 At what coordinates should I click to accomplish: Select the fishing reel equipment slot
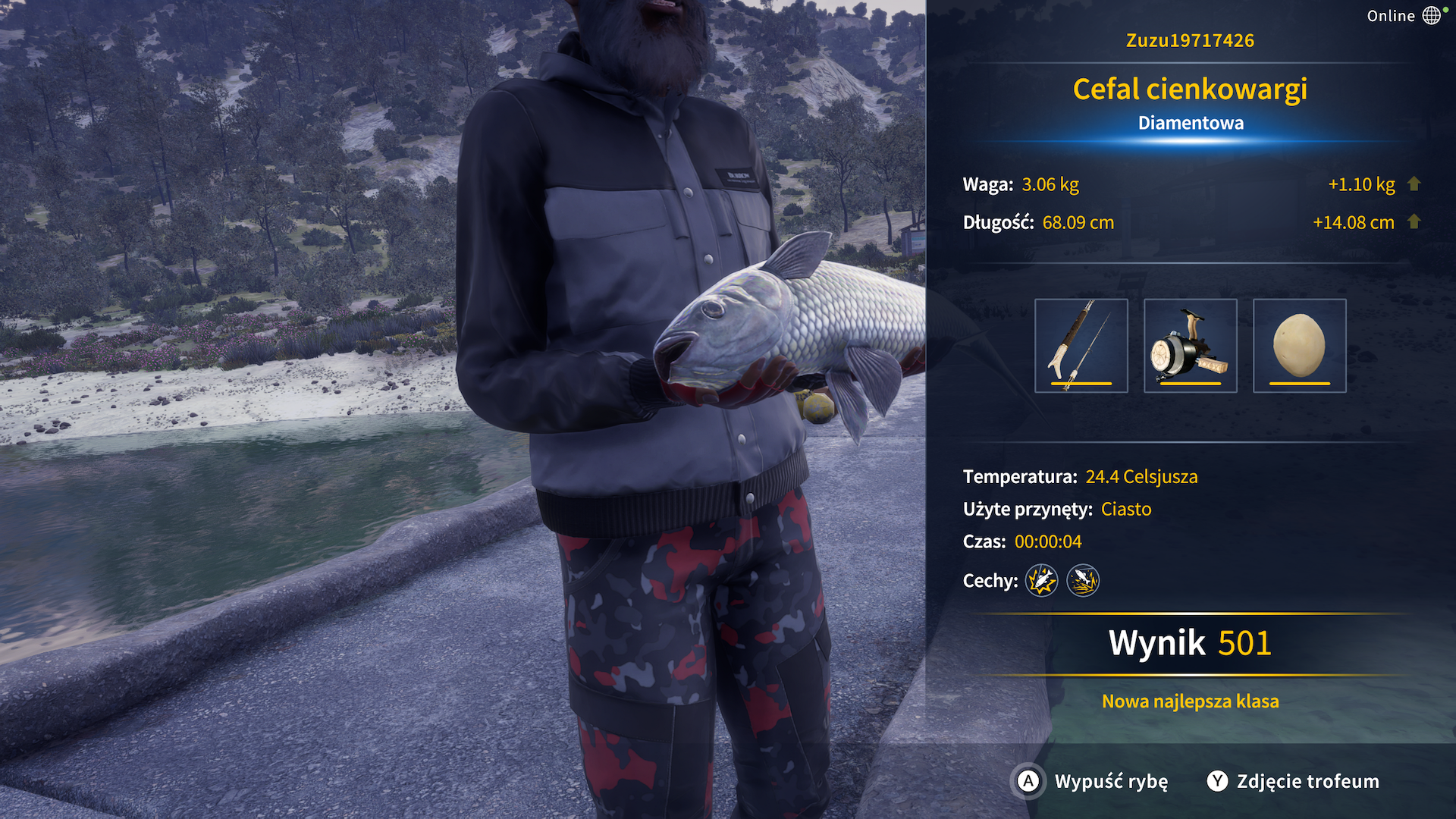click(x=1190, y=346)
